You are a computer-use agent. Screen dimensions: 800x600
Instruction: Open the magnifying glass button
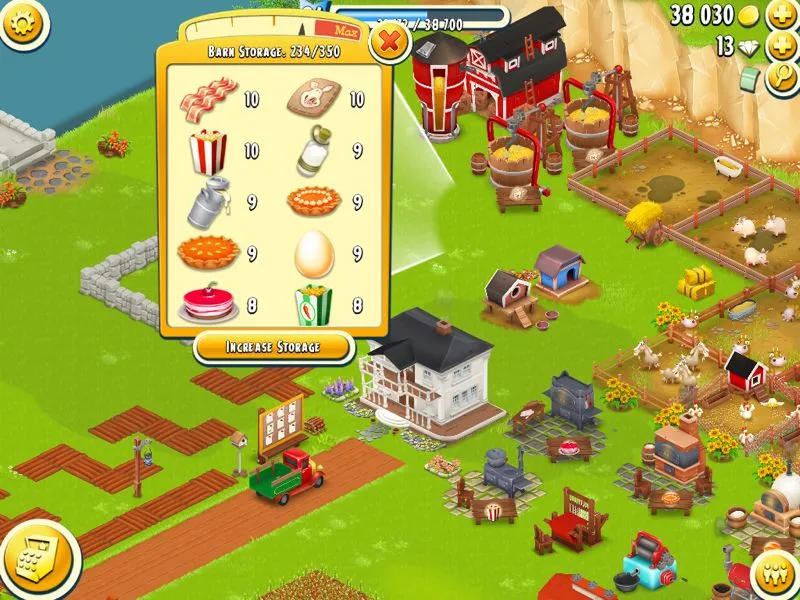(782, 80)
